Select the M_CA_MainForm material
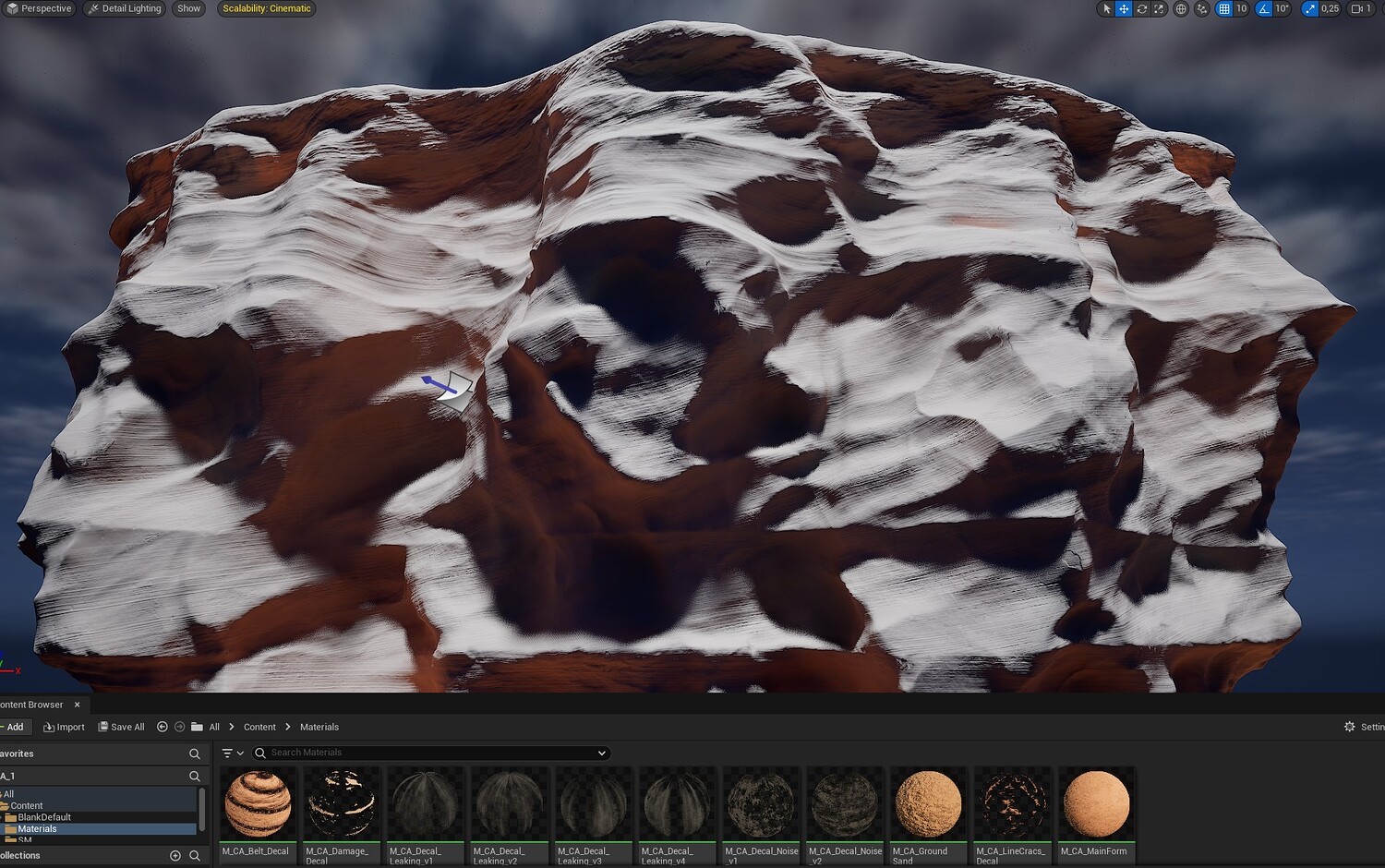1385x868 pixels. click(x=1096, y=805)
